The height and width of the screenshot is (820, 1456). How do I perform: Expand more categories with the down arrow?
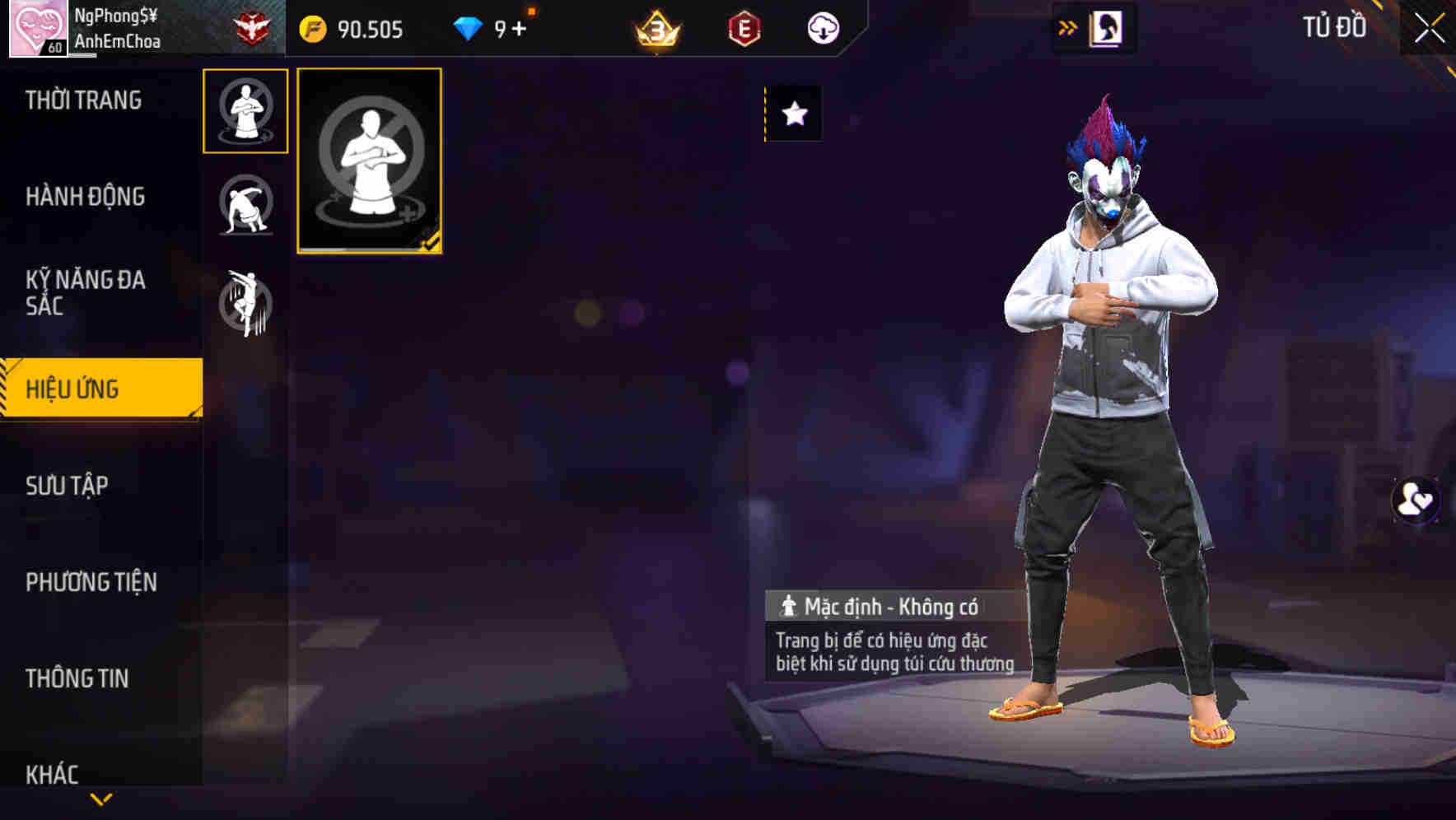click(101, 797)
